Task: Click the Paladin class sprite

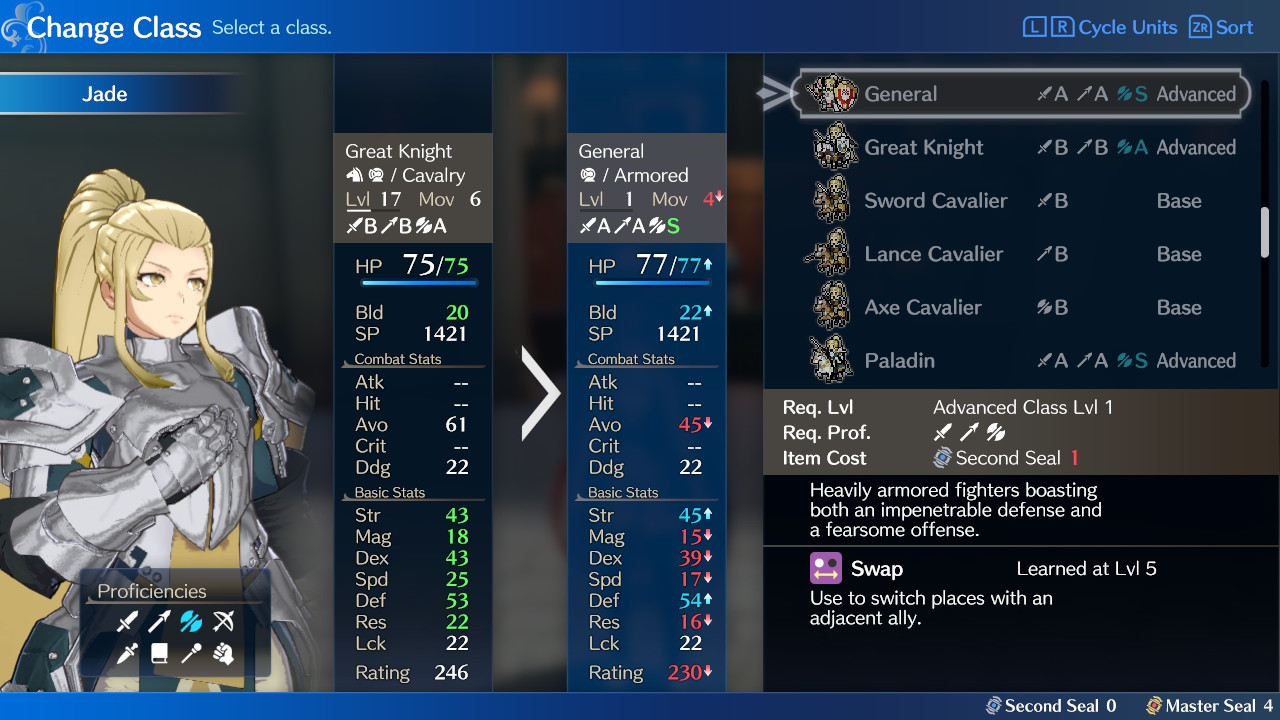Action: click(x=831, y=360)
